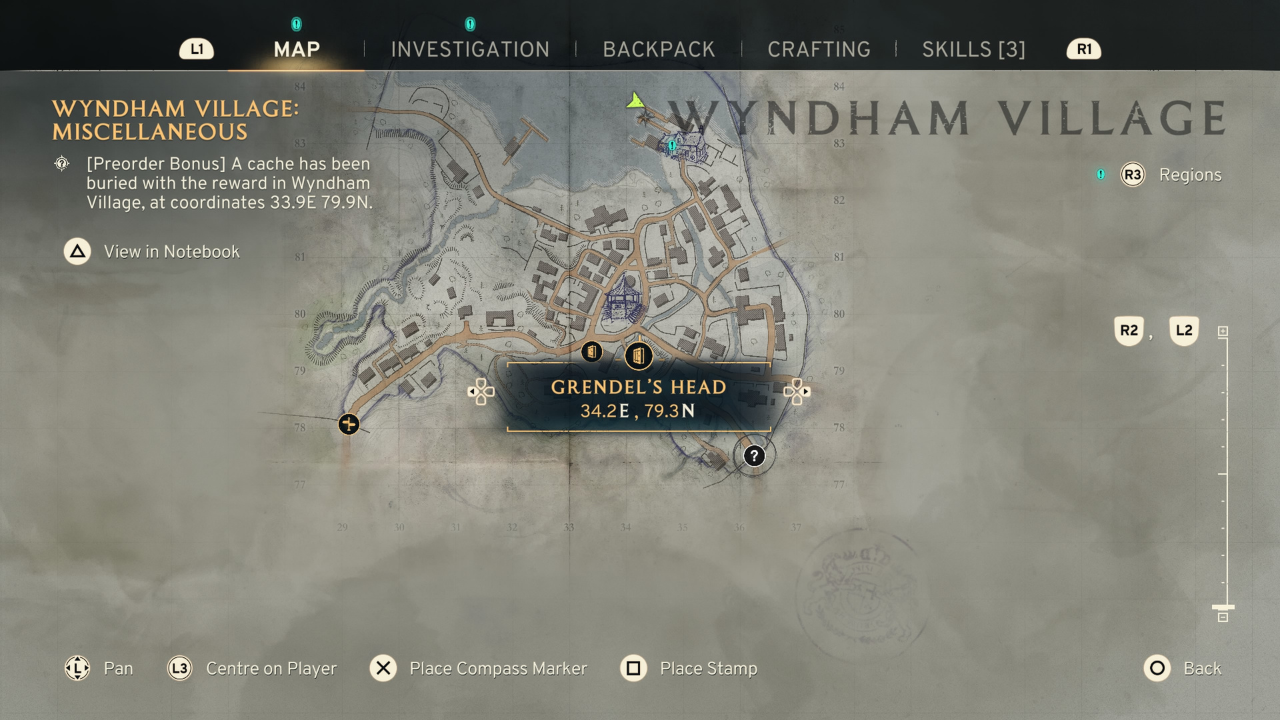Screen dimensions: 1280x720
Task: Switch to the Investigation tab
Action: click(470, 50)
